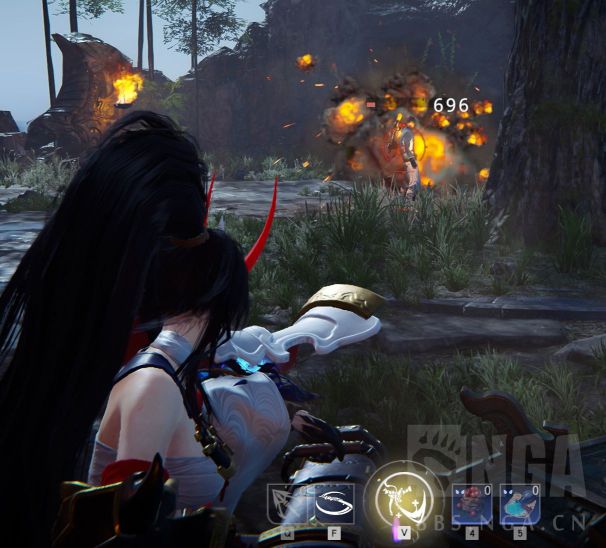Use the white swirling slash skill
The width and height of the screenshot is (606, 548).
[x=334, y=502]
